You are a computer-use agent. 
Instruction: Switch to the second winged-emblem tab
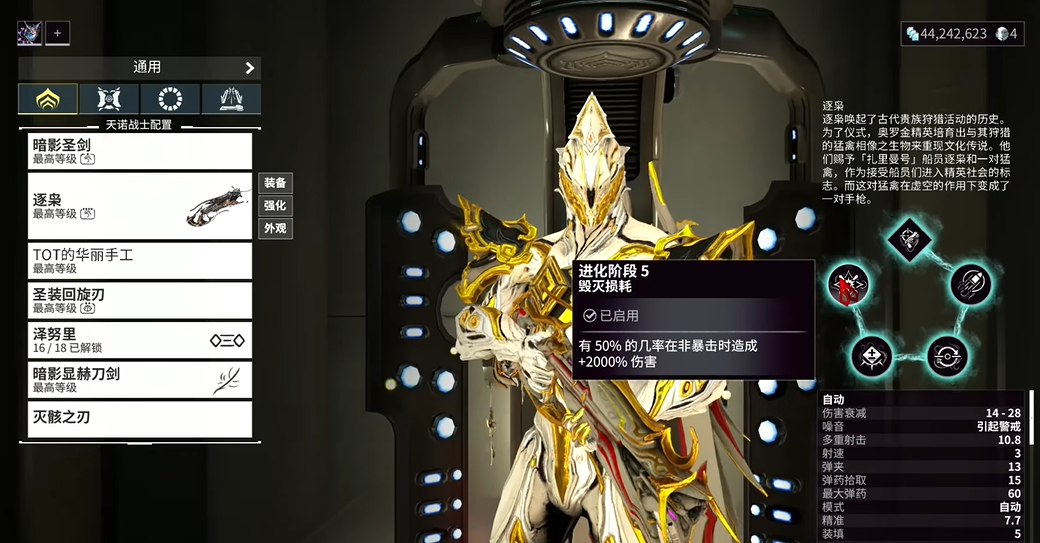[x=110, y=99]
